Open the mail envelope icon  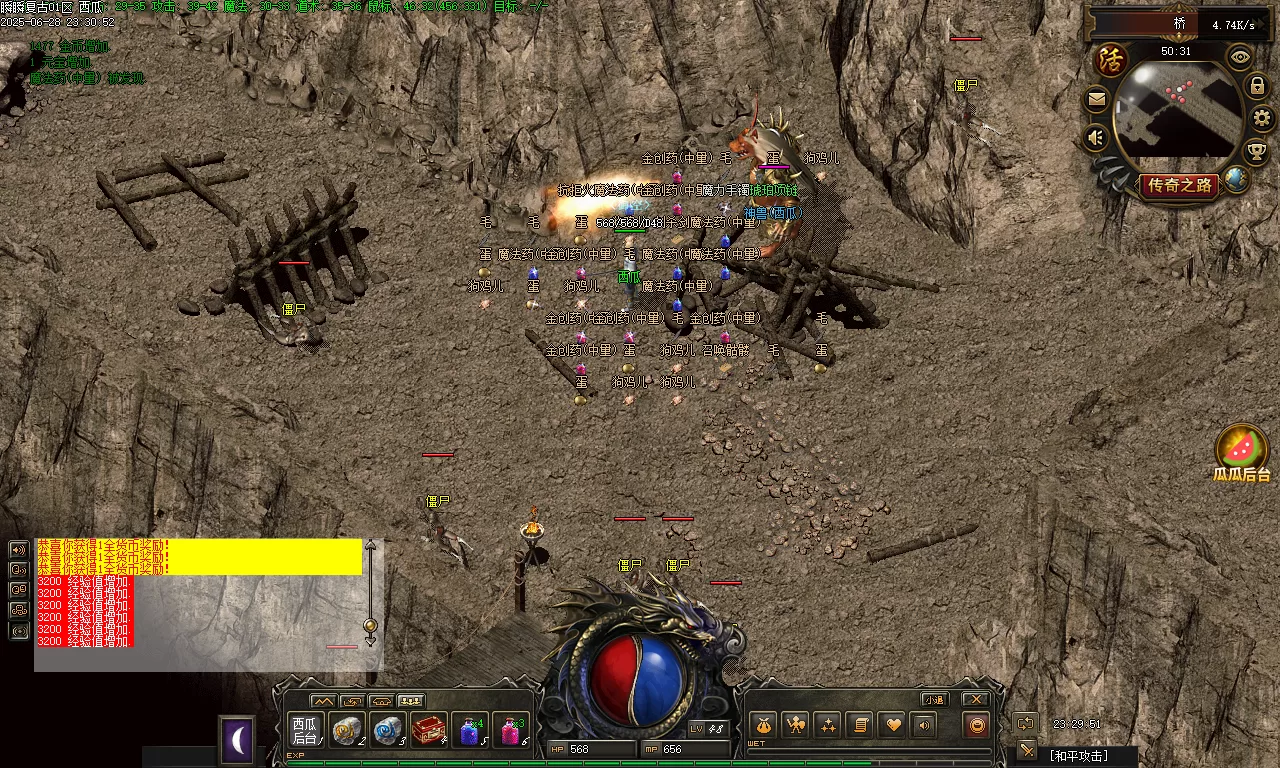1097,99
